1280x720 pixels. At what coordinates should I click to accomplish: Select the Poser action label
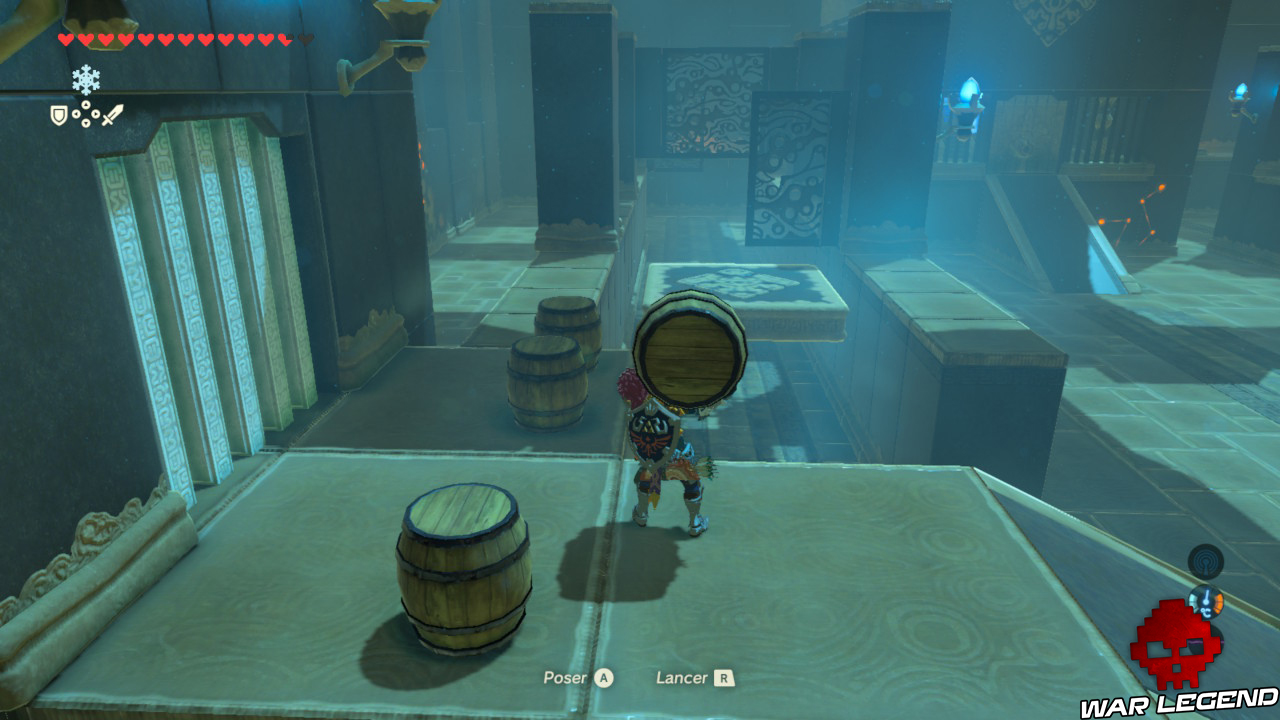point(566,677)
